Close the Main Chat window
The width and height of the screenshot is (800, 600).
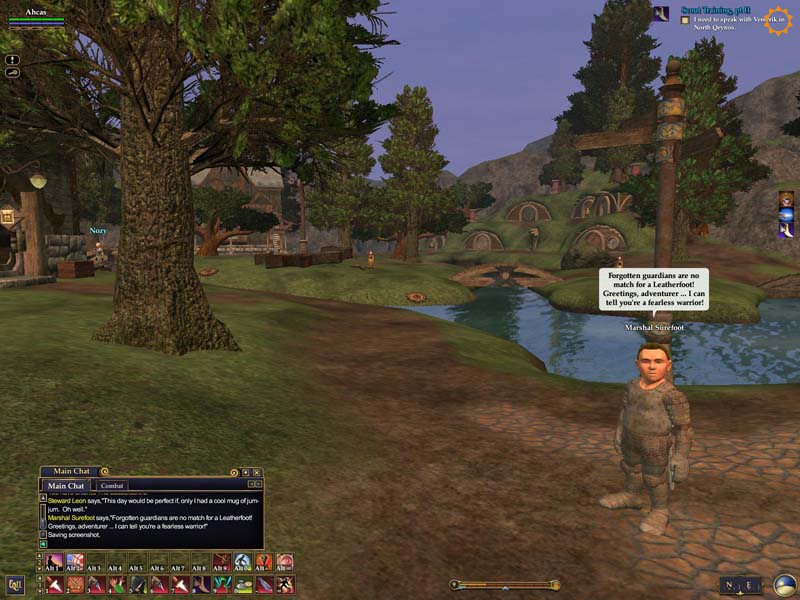(x=257, y=472)
